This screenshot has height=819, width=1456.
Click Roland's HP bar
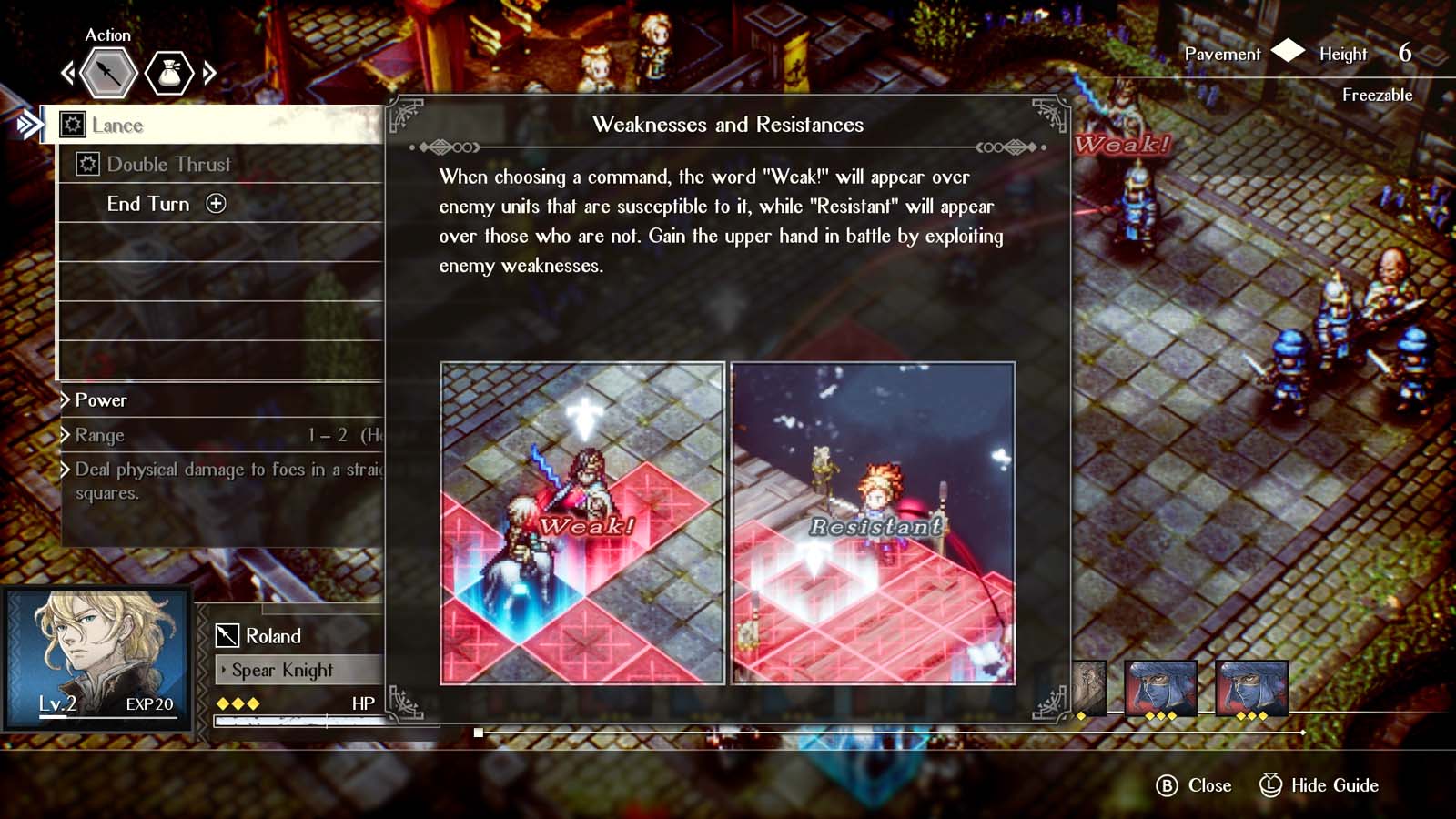(x=300, y=721)
